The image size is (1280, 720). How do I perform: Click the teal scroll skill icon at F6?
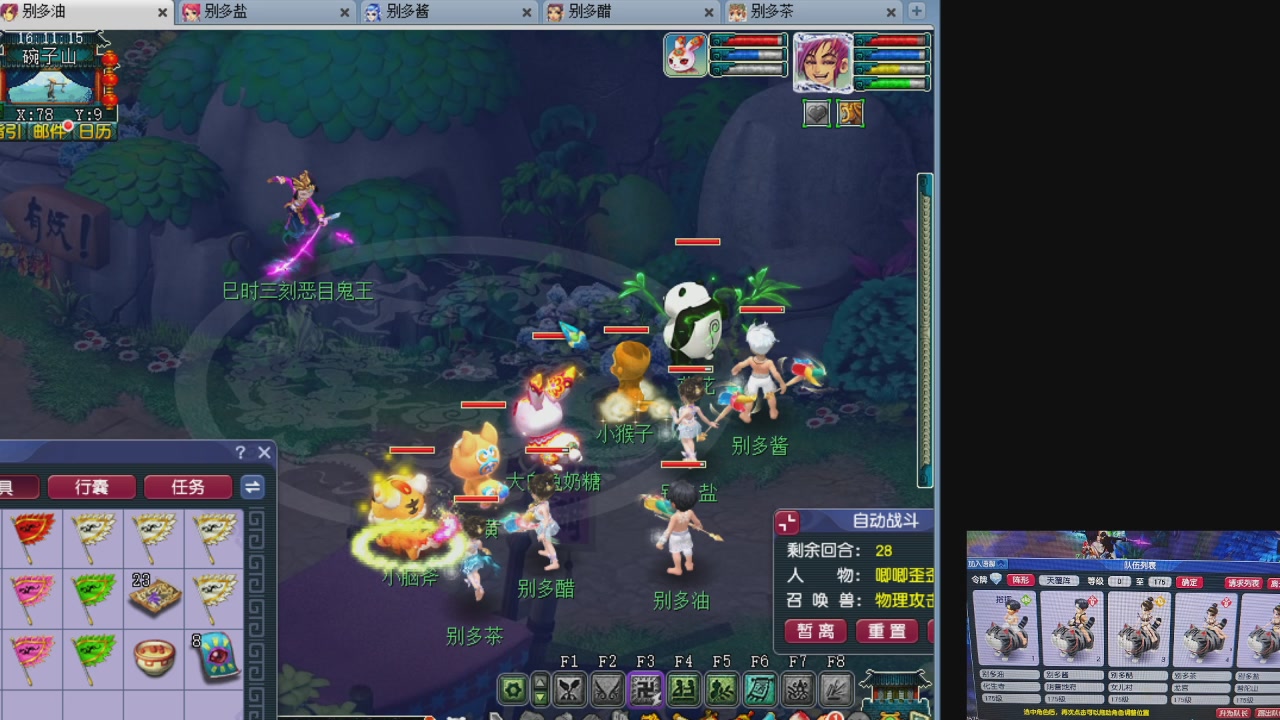759,687
